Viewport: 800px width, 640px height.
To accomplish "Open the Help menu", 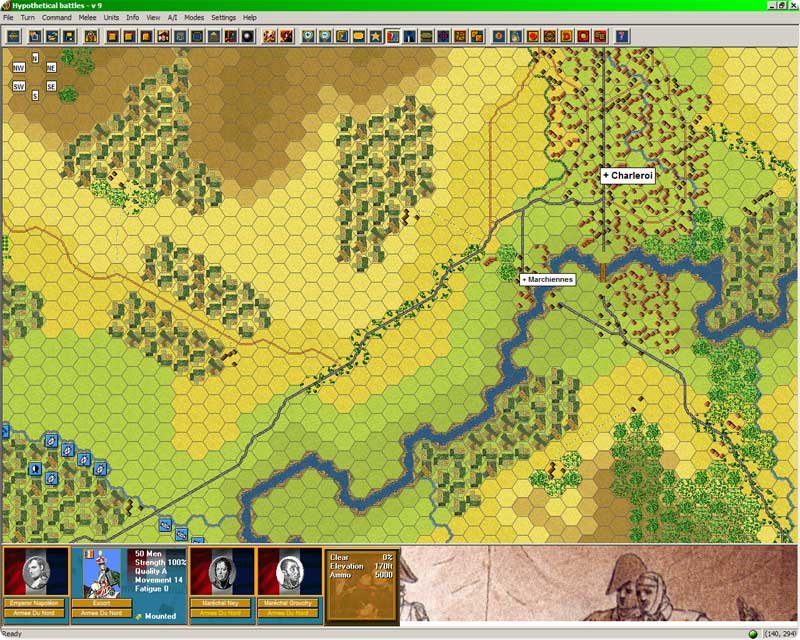I will [250, 18].
